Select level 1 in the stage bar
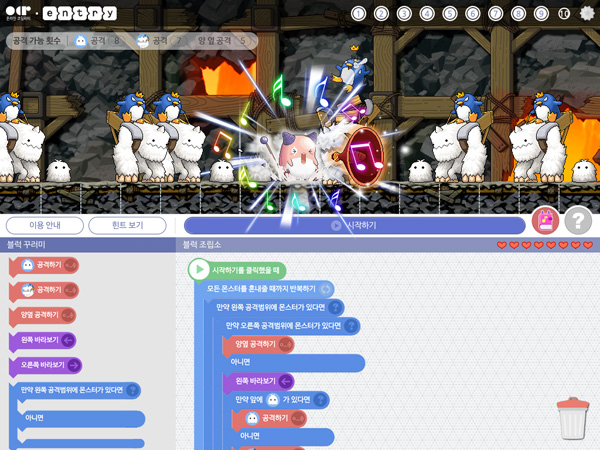This screenshot has width=600, height=450. pyautogui.click(x=359, y=13)
